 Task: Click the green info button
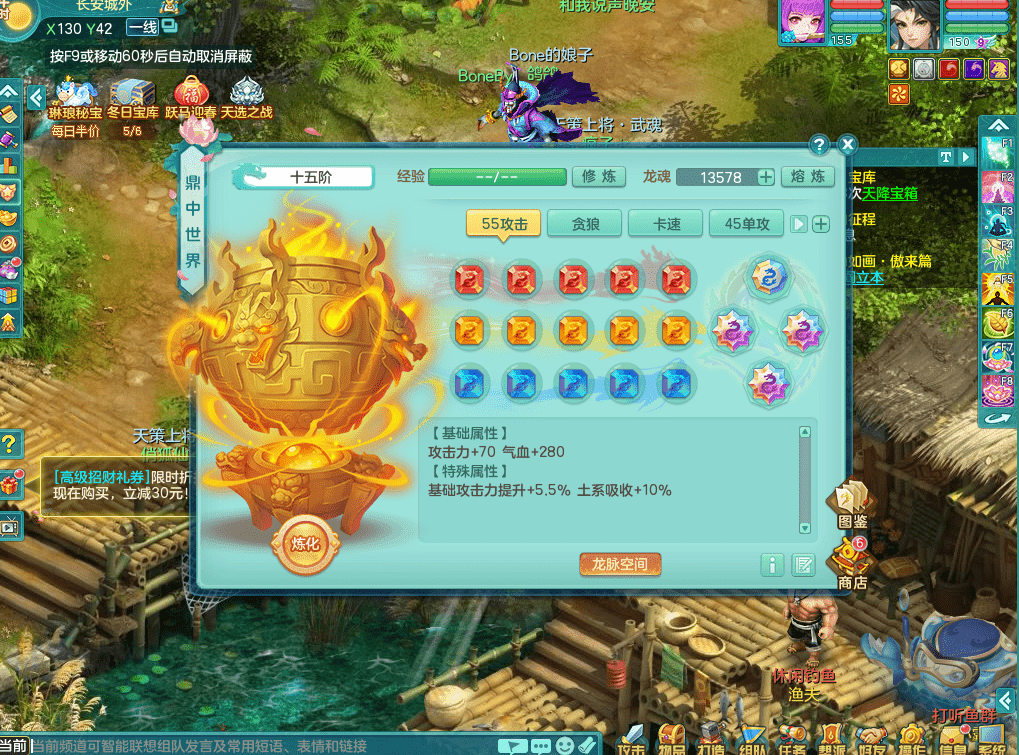[771, 565]
